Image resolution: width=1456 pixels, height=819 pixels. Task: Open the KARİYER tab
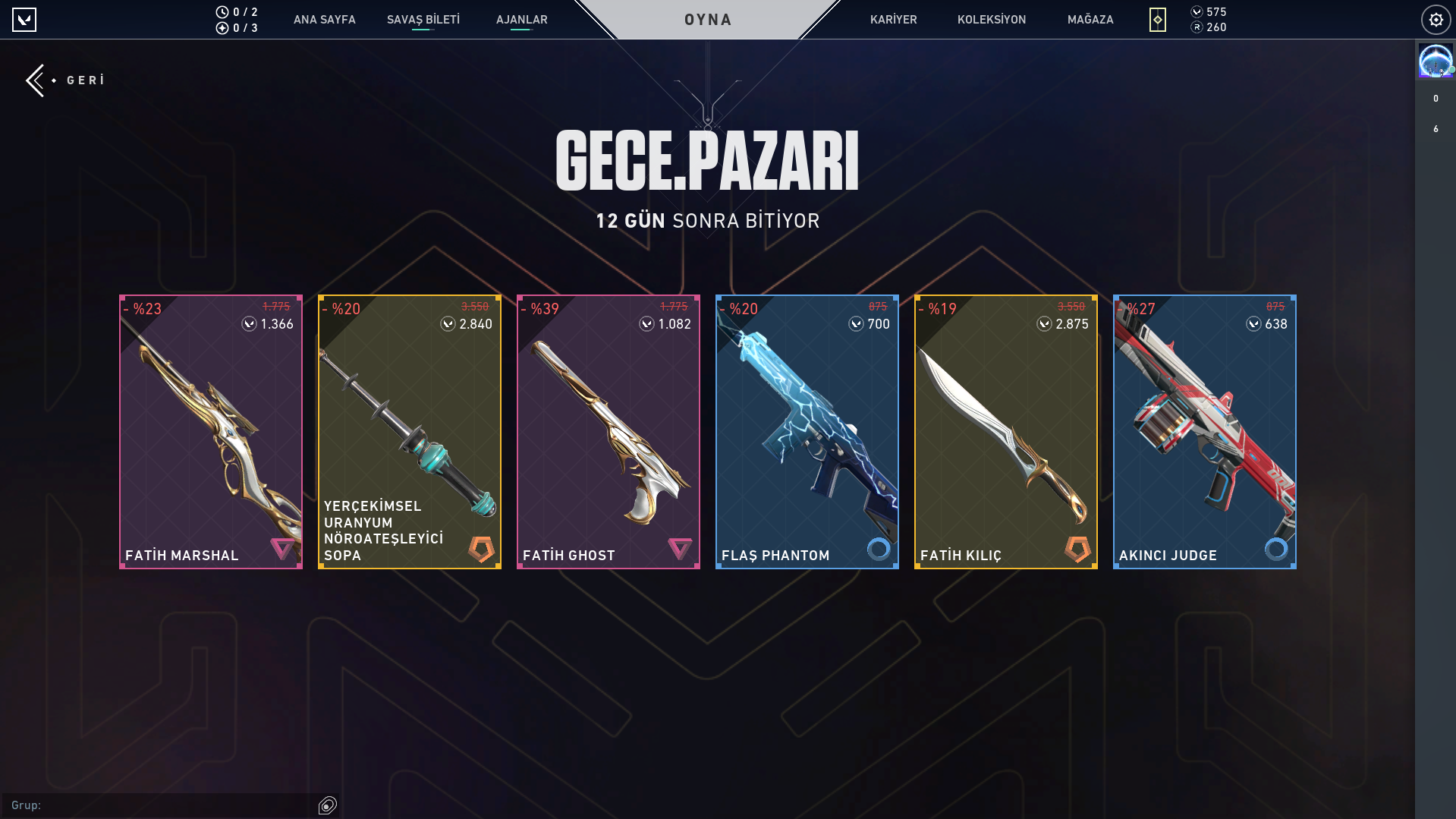[893, 20]
